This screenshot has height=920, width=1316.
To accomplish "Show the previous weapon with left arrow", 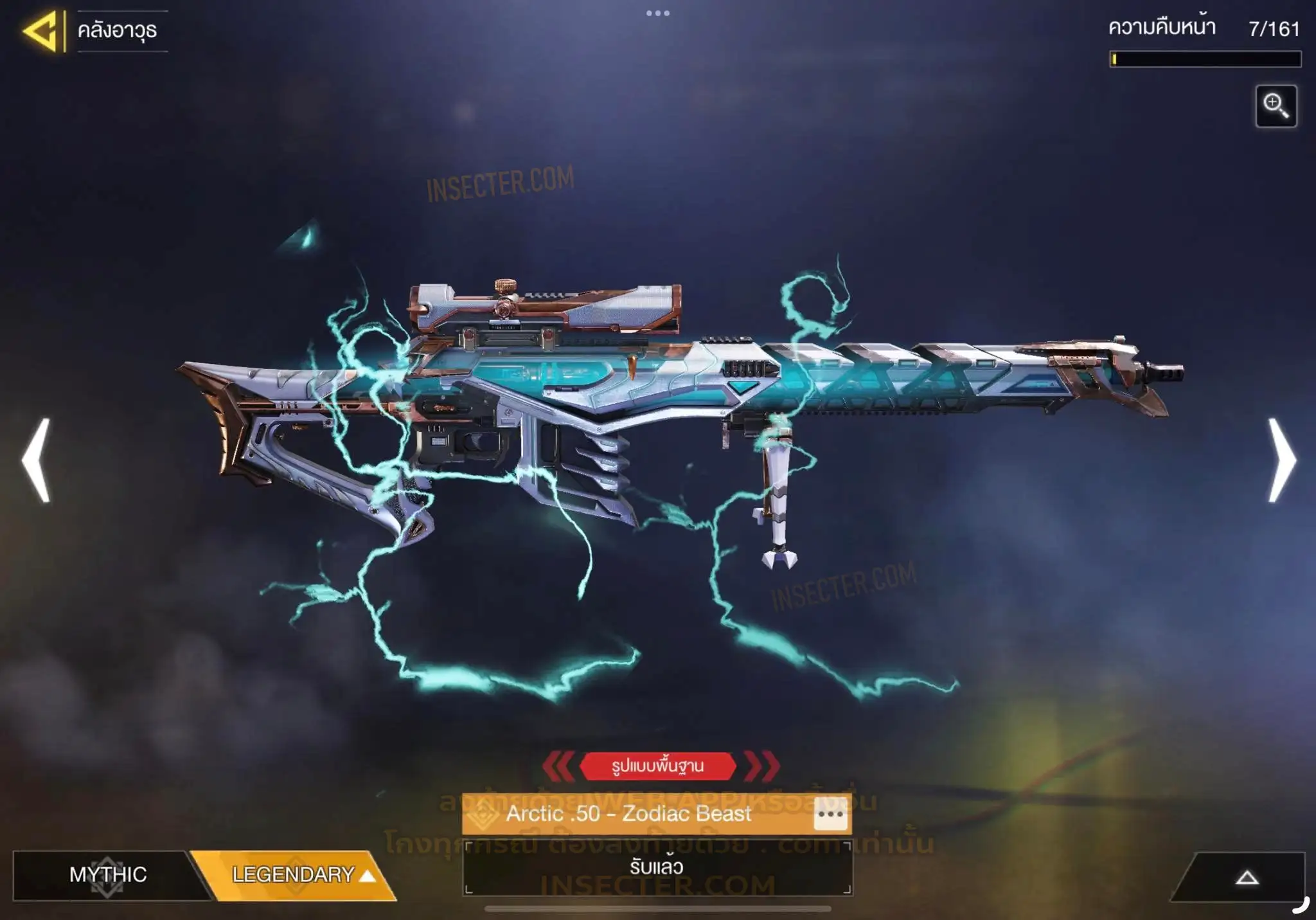I will click(36, 460).
